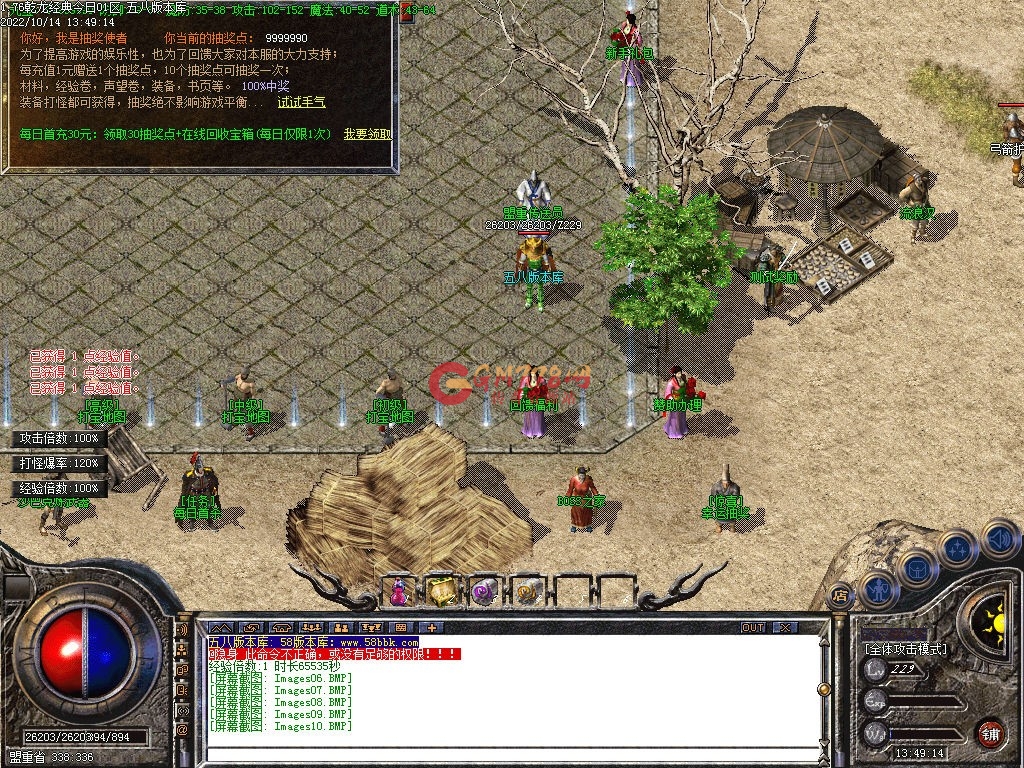Click the 试试手气 lottery link

[301, 102]
